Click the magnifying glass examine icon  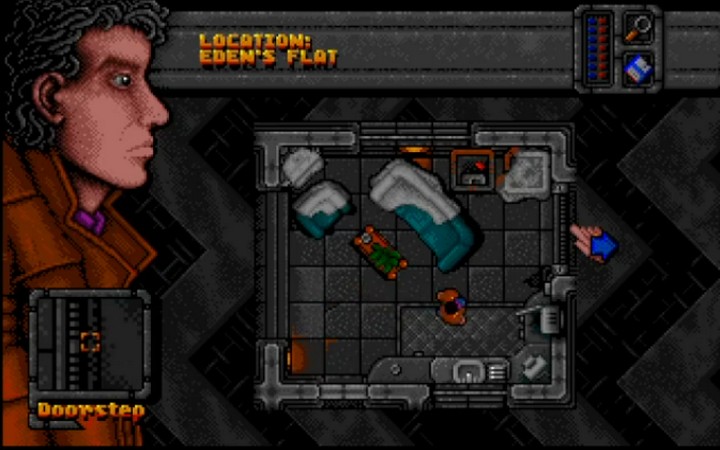click(x=636, y=27)
